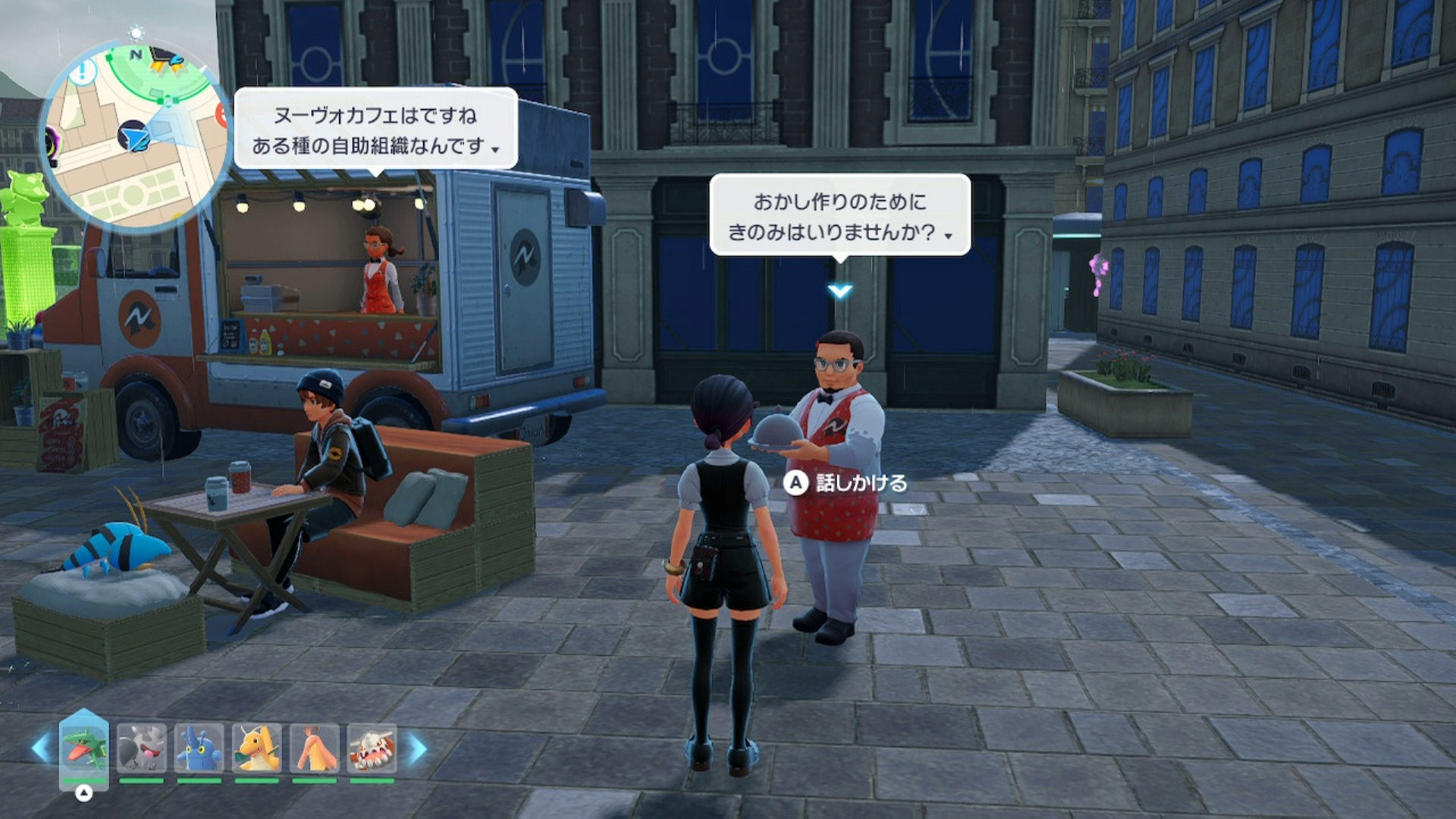The width and height of the screenshot is (1456, 819).
Task: Click the exclamation mark marker on minimap
Action: click(83, 73)
